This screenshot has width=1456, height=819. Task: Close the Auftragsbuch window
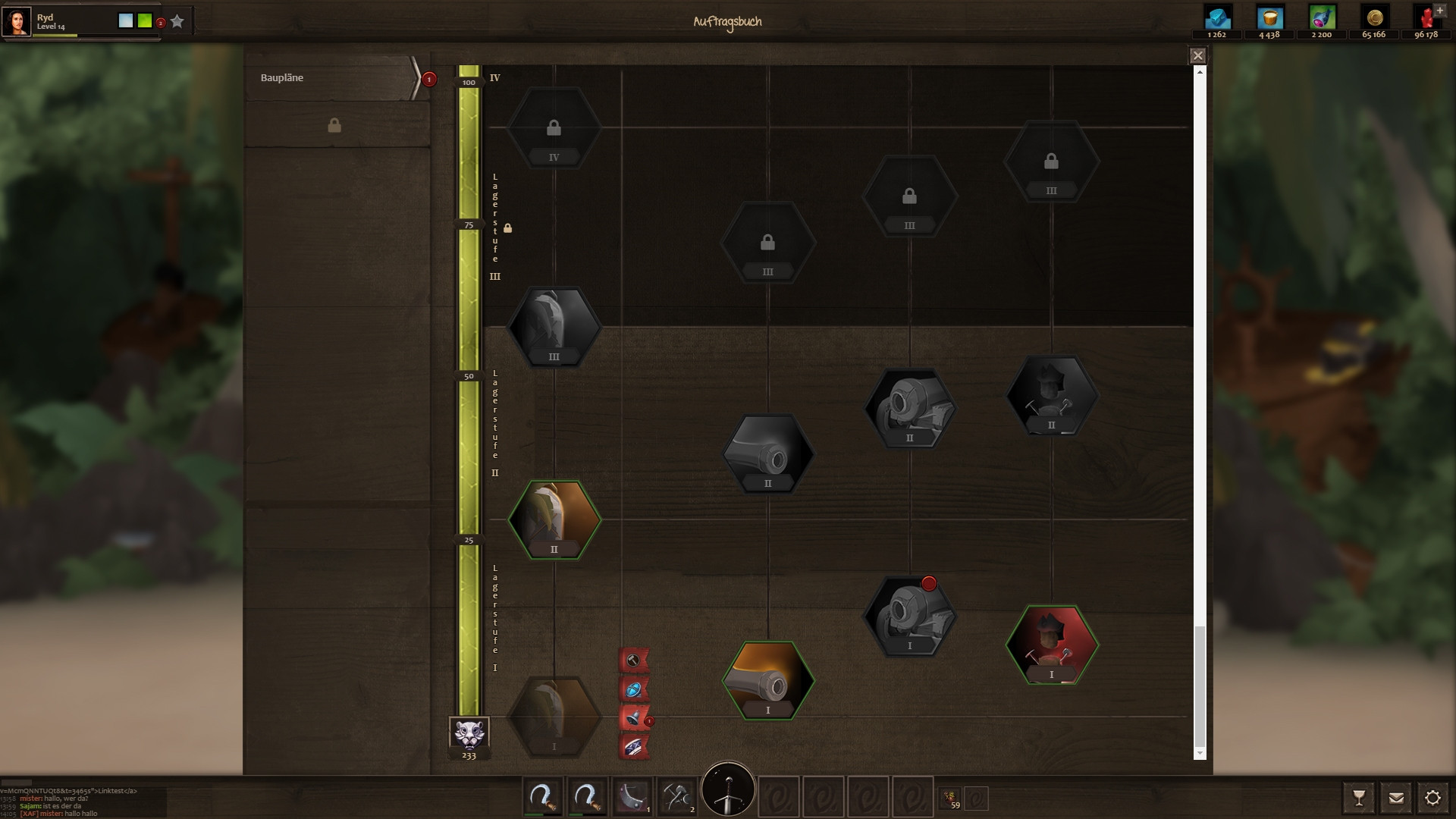[1197, 55]
